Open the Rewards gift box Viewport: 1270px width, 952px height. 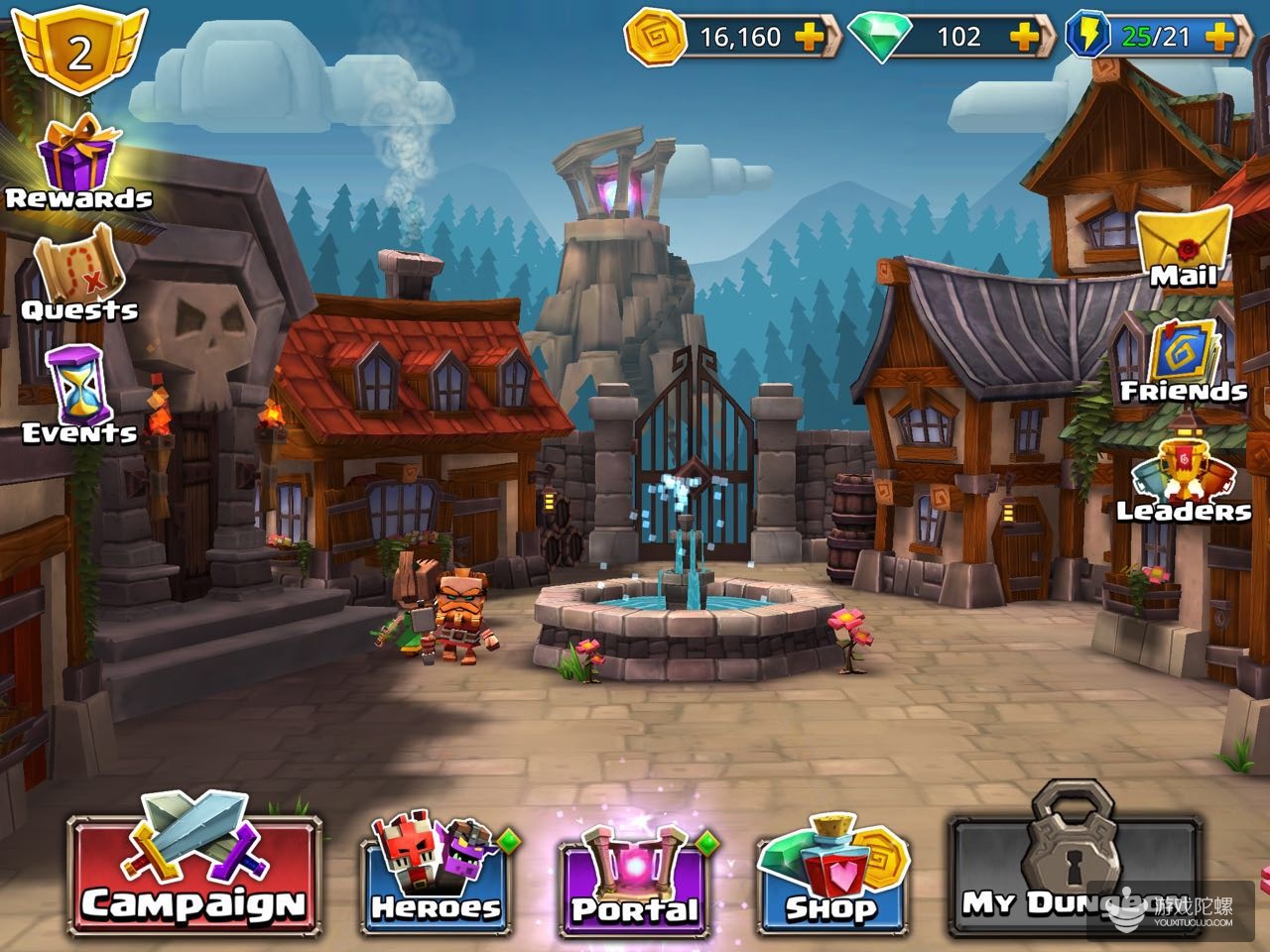[x=78, y=165]
